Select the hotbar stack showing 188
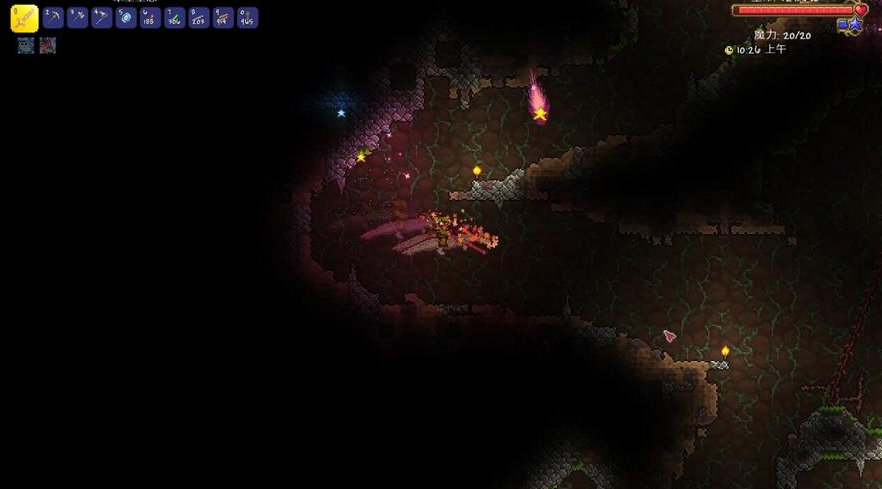 click(x=150, y=18)
